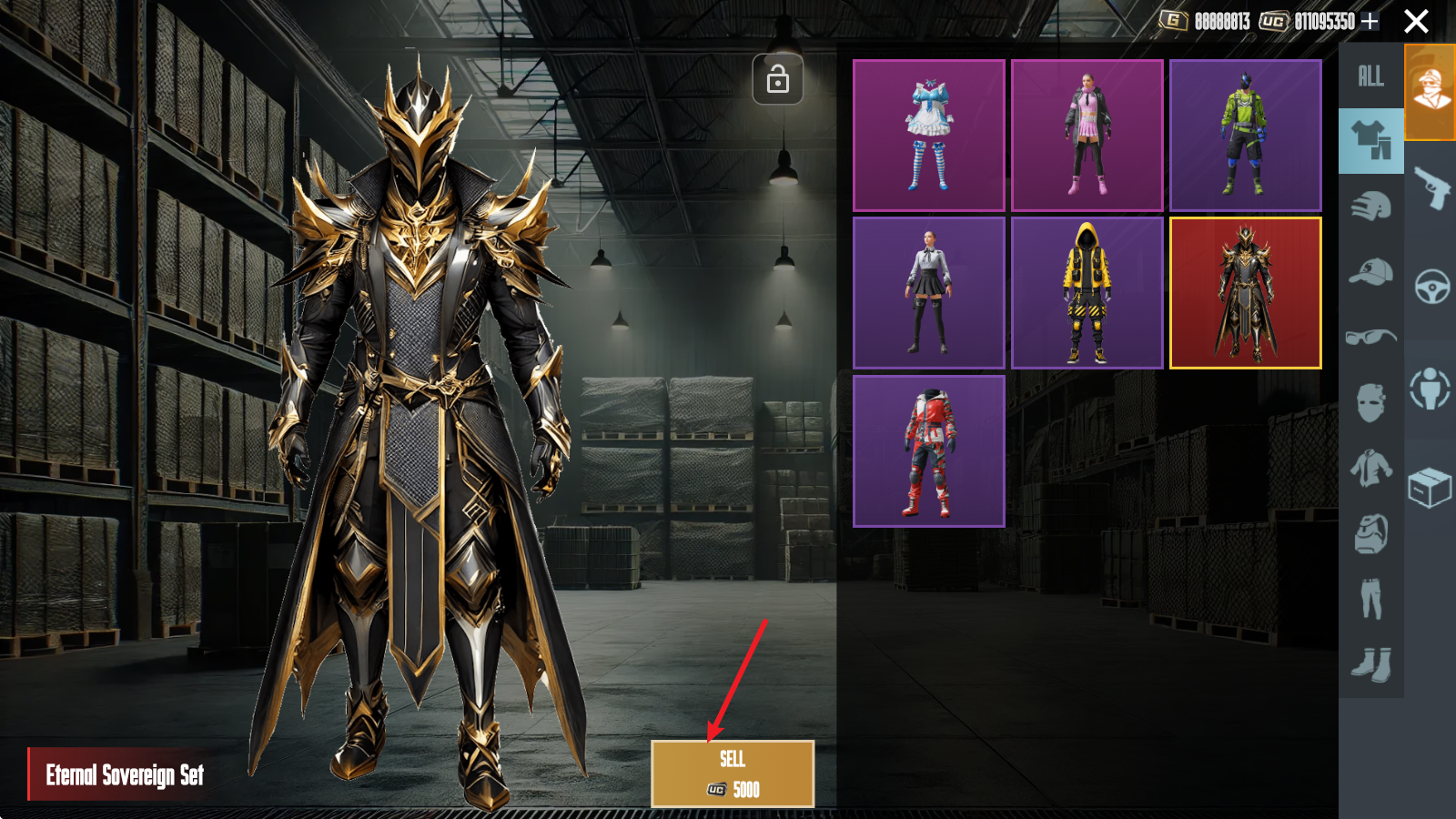Toggle the padlock icon above the outfit

click(x=778, y=80)
